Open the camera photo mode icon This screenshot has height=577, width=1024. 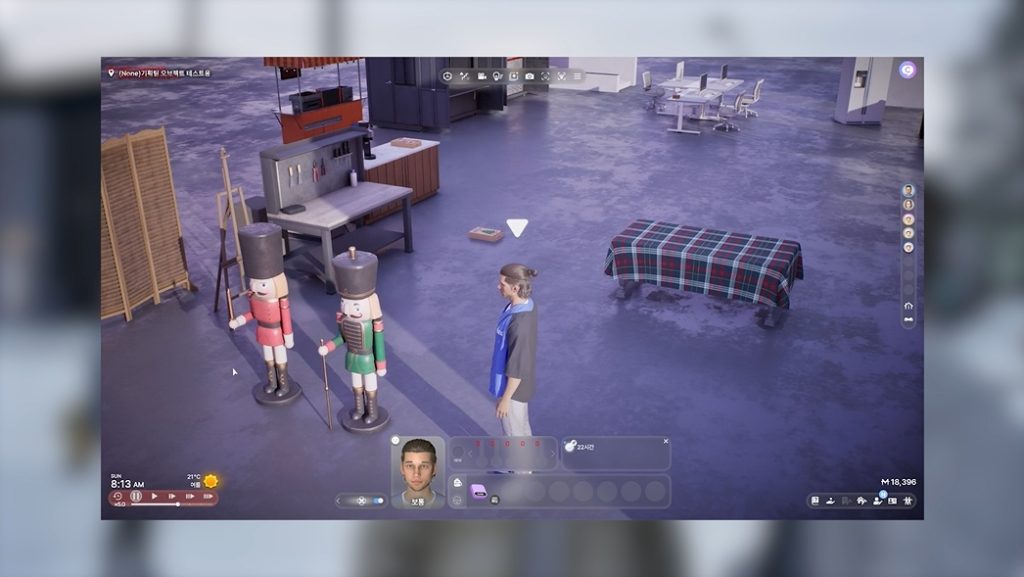pos(529,76)
